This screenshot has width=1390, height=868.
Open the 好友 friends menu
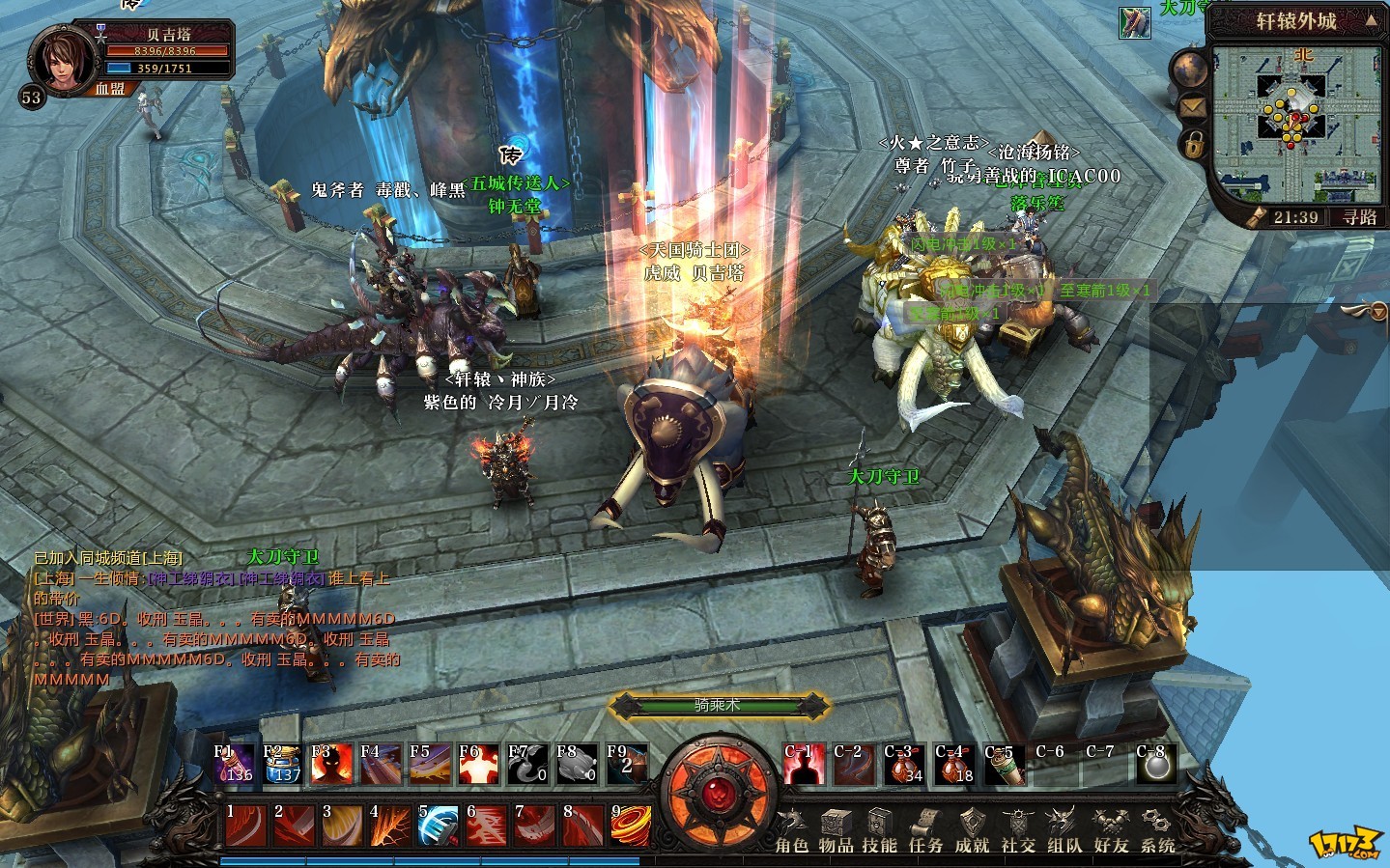pos(1111,831)
